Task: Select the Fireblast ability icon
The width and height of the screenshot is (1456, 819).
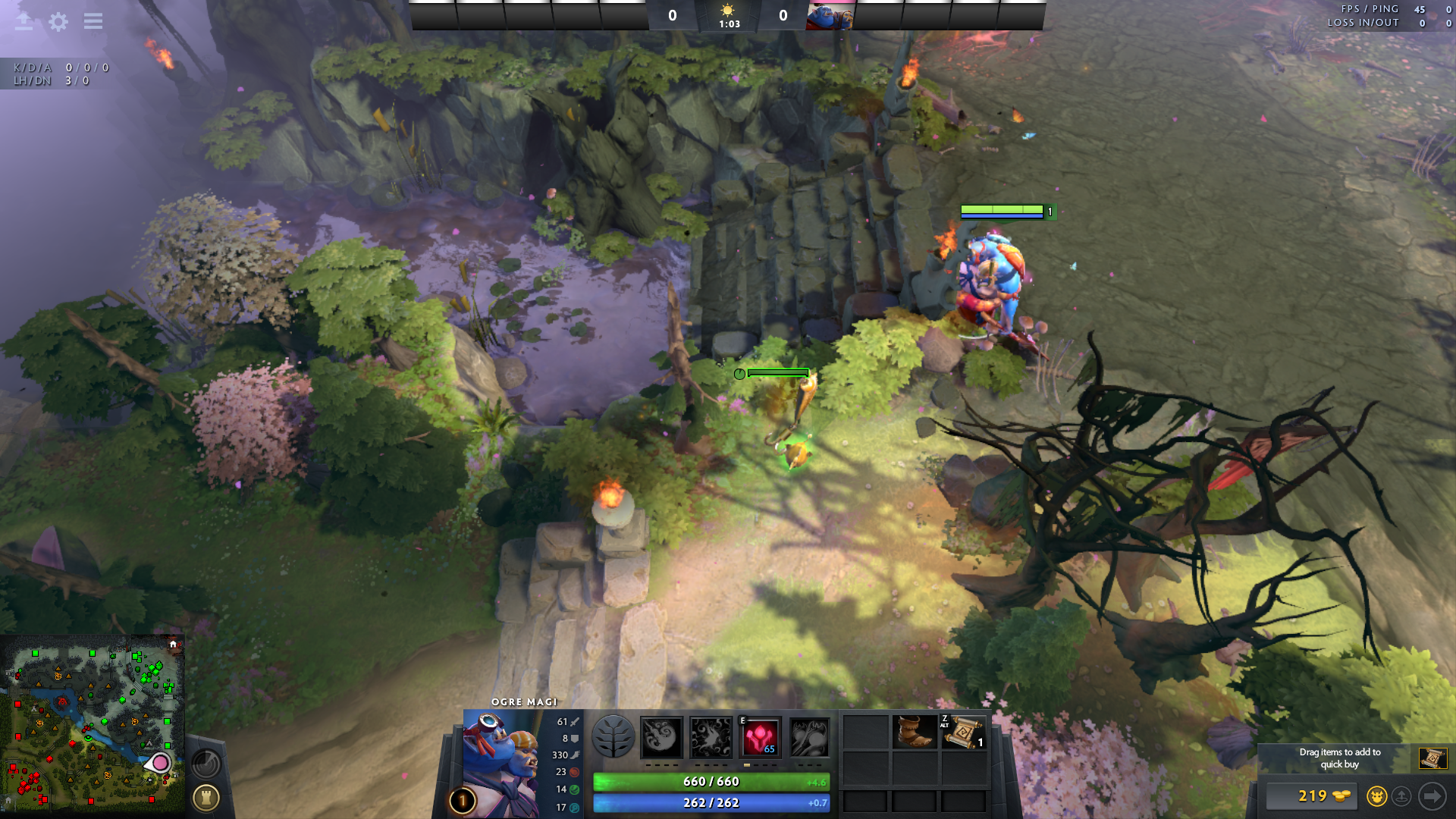Action: (x=661, y=736)
